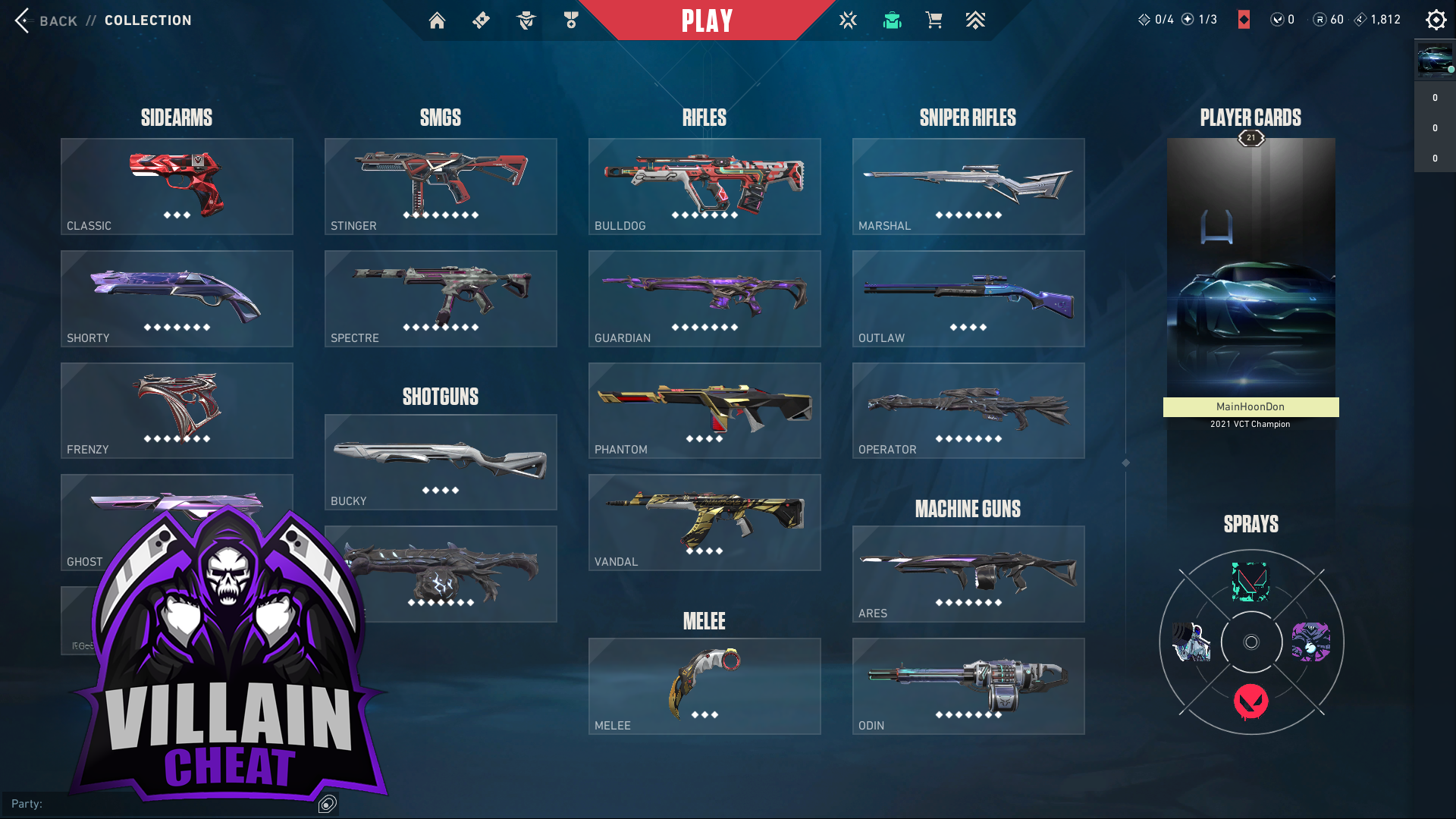Screen dimensions: 1456x819
Task: Choose the Operator sniper tile
Action: (x=968, y=410)
